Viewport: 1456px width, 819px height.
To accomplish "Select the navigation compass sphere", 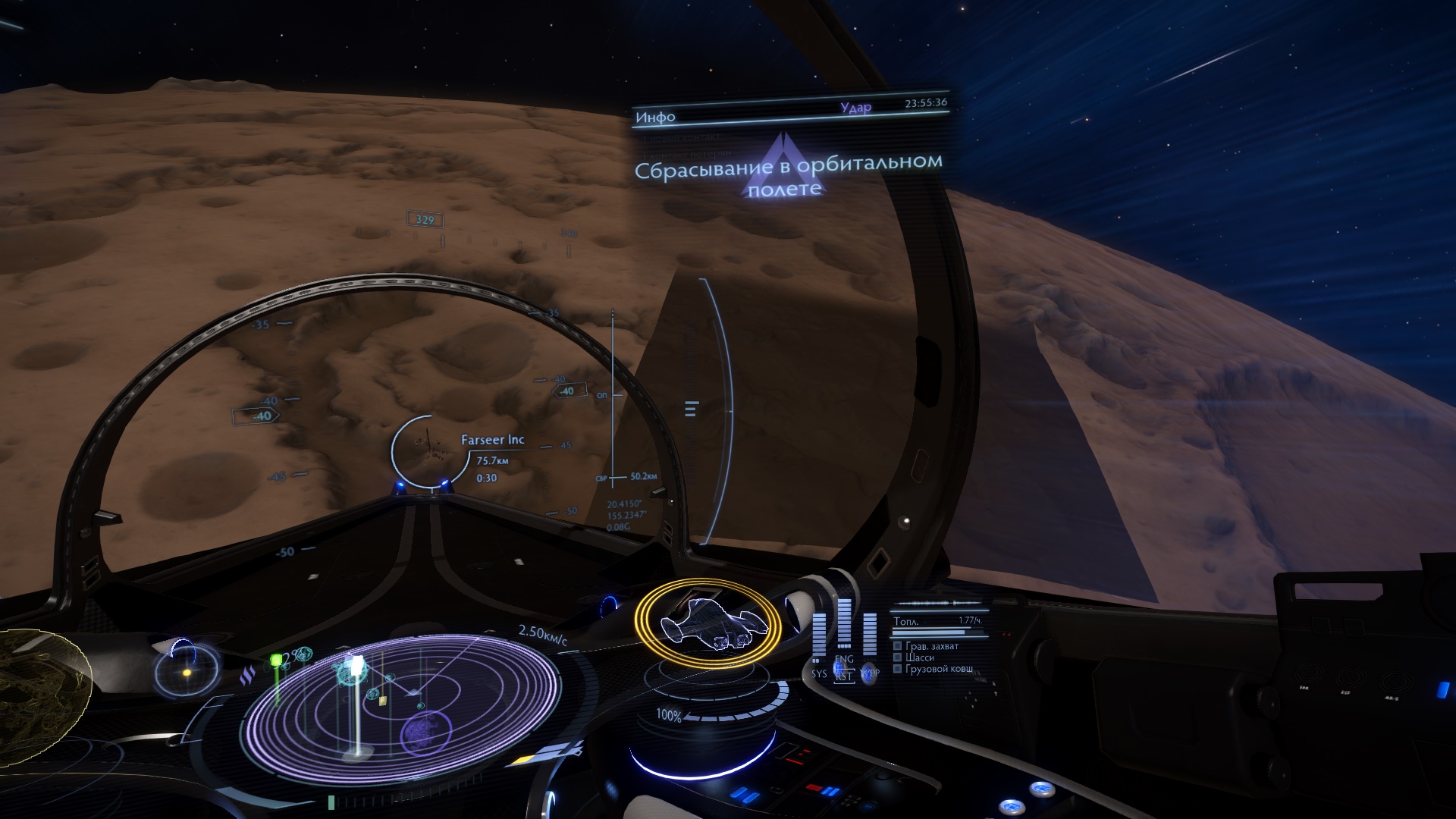I will pyautogui.click(x=187, y=671).
